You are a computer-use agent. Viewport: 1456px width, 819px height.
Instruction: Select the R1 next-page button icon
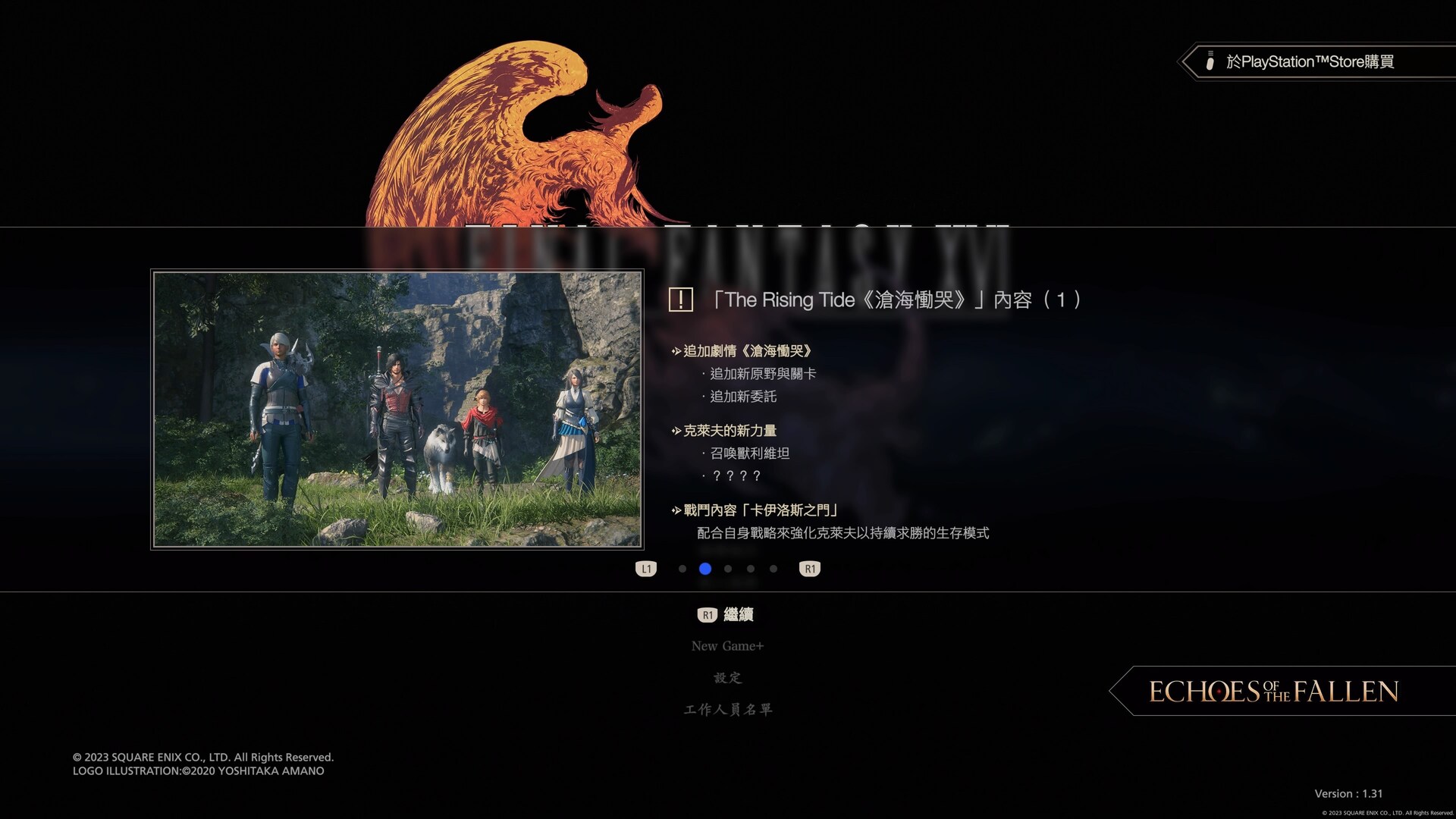pos(809,568)
